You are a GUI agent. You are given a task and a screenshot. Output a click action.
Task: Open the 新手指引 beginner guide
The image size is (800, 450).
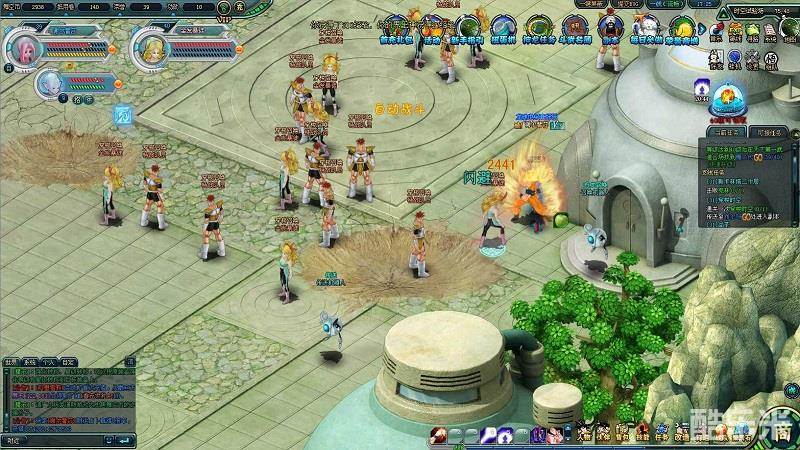(467, 28)
